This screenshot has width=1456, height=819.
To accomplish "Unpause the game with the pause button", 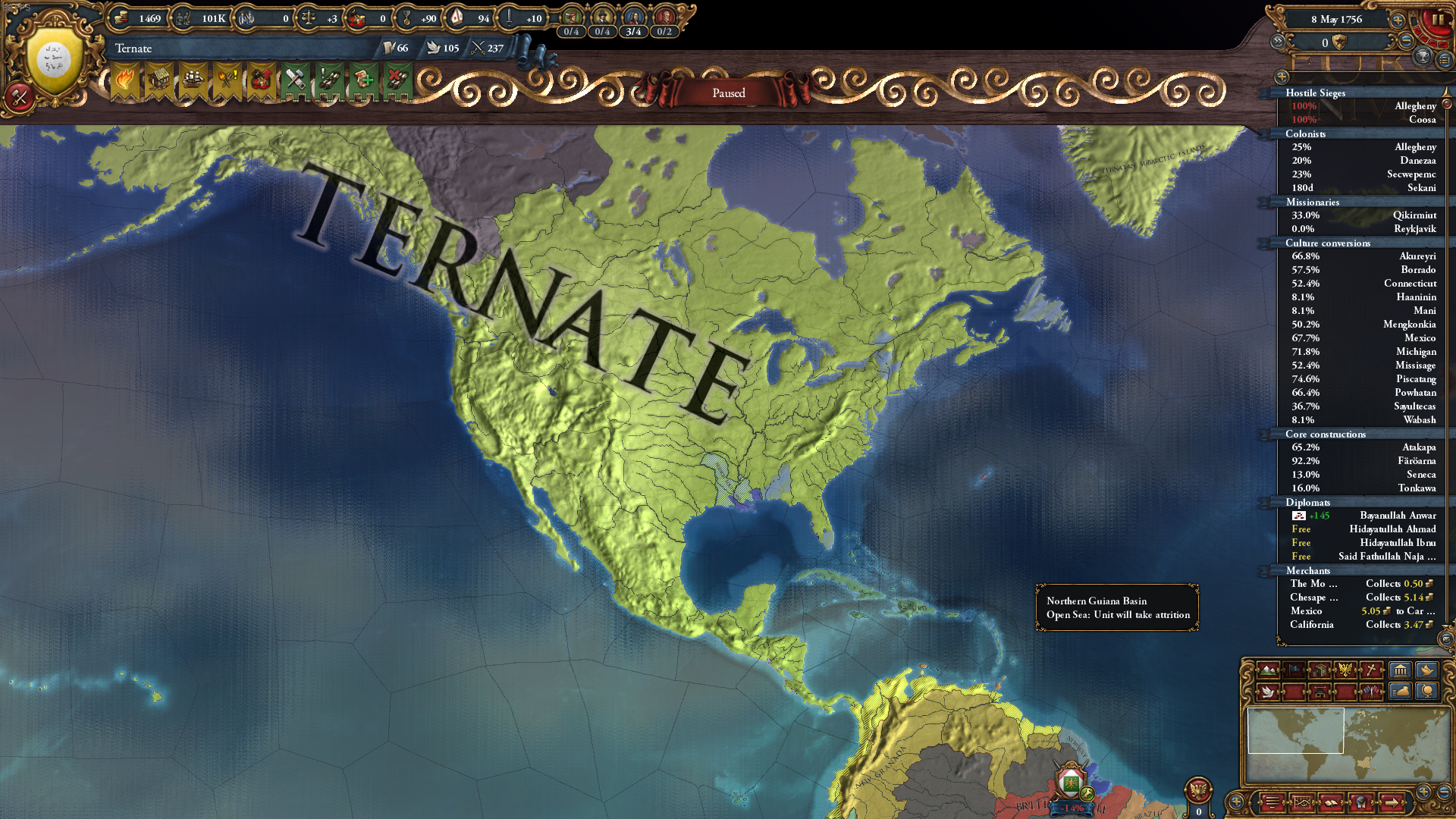I will tap(1437, 19).
